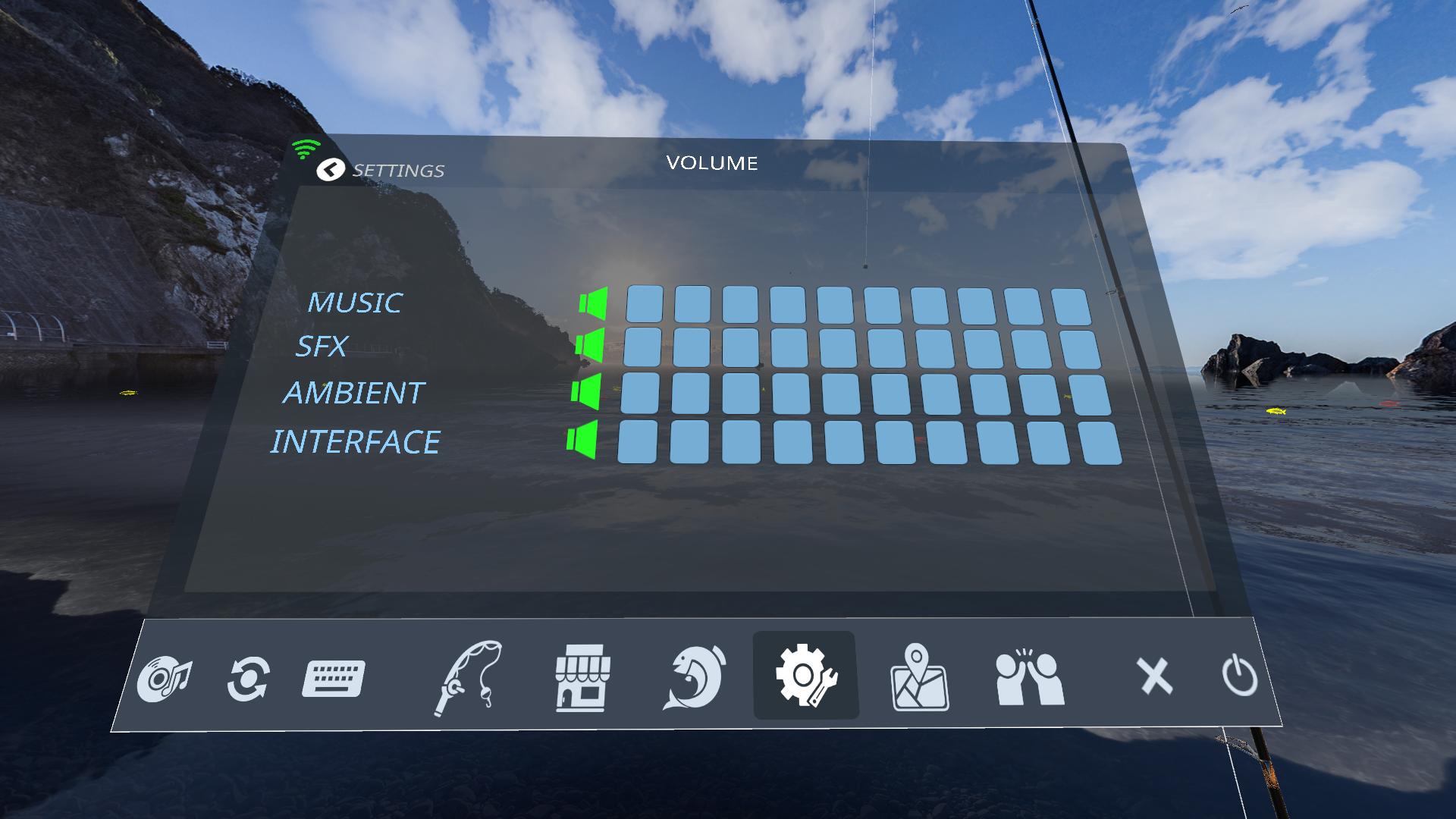Open the music disc player
The width and height of the screenshot is (1456, 819).
tap(165, 678)
